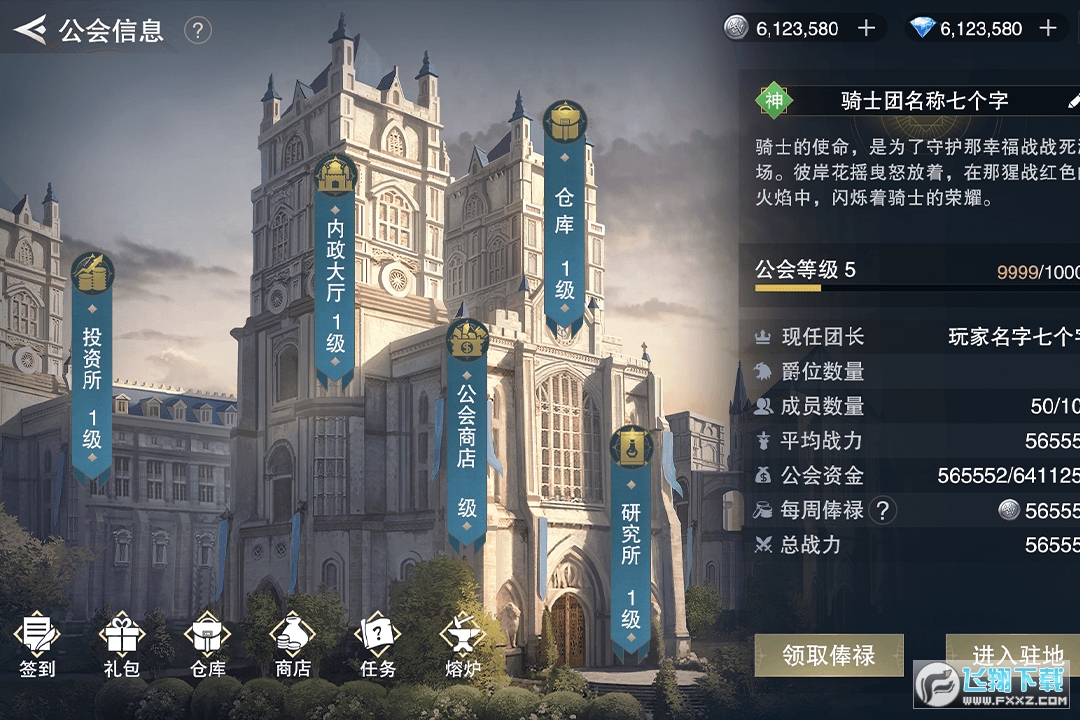Open the guild info help question mark
Screen dimensions: 1080x720
pos(198,31)
